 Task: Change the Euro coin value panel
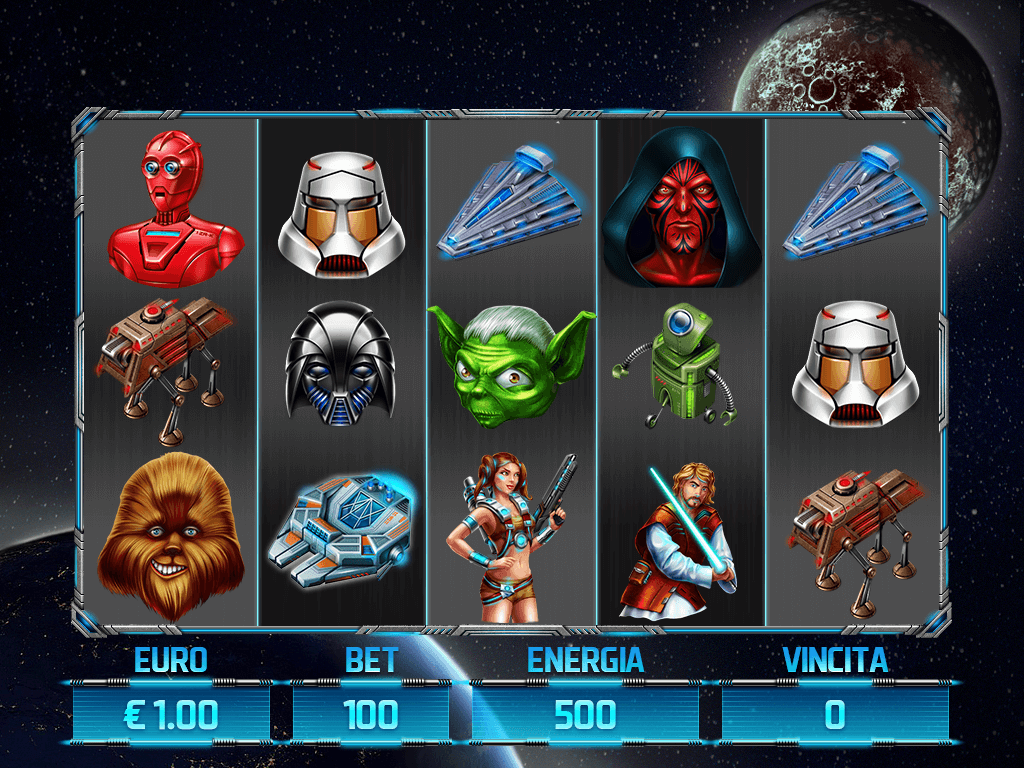(171, 714)
